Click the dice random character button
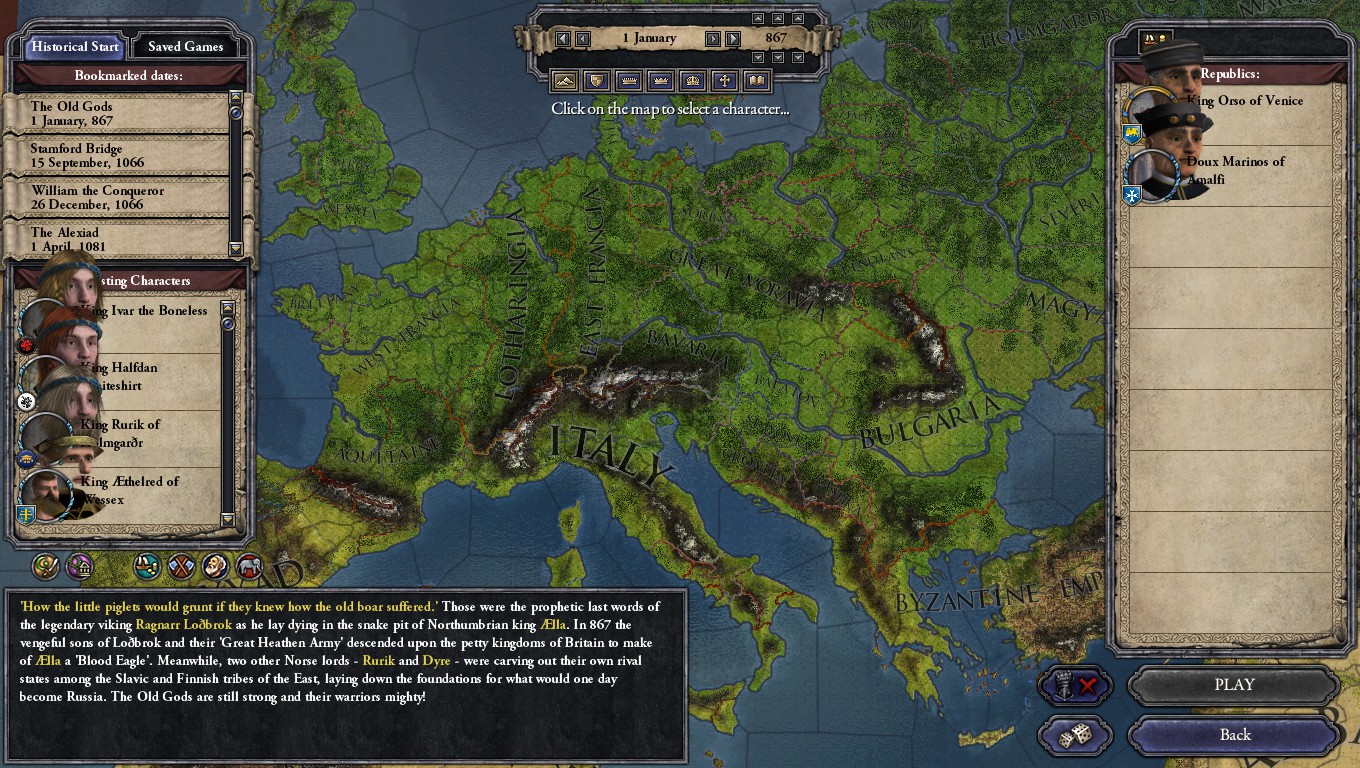This screenshot has width=1360, height=768. [1075, 736]
